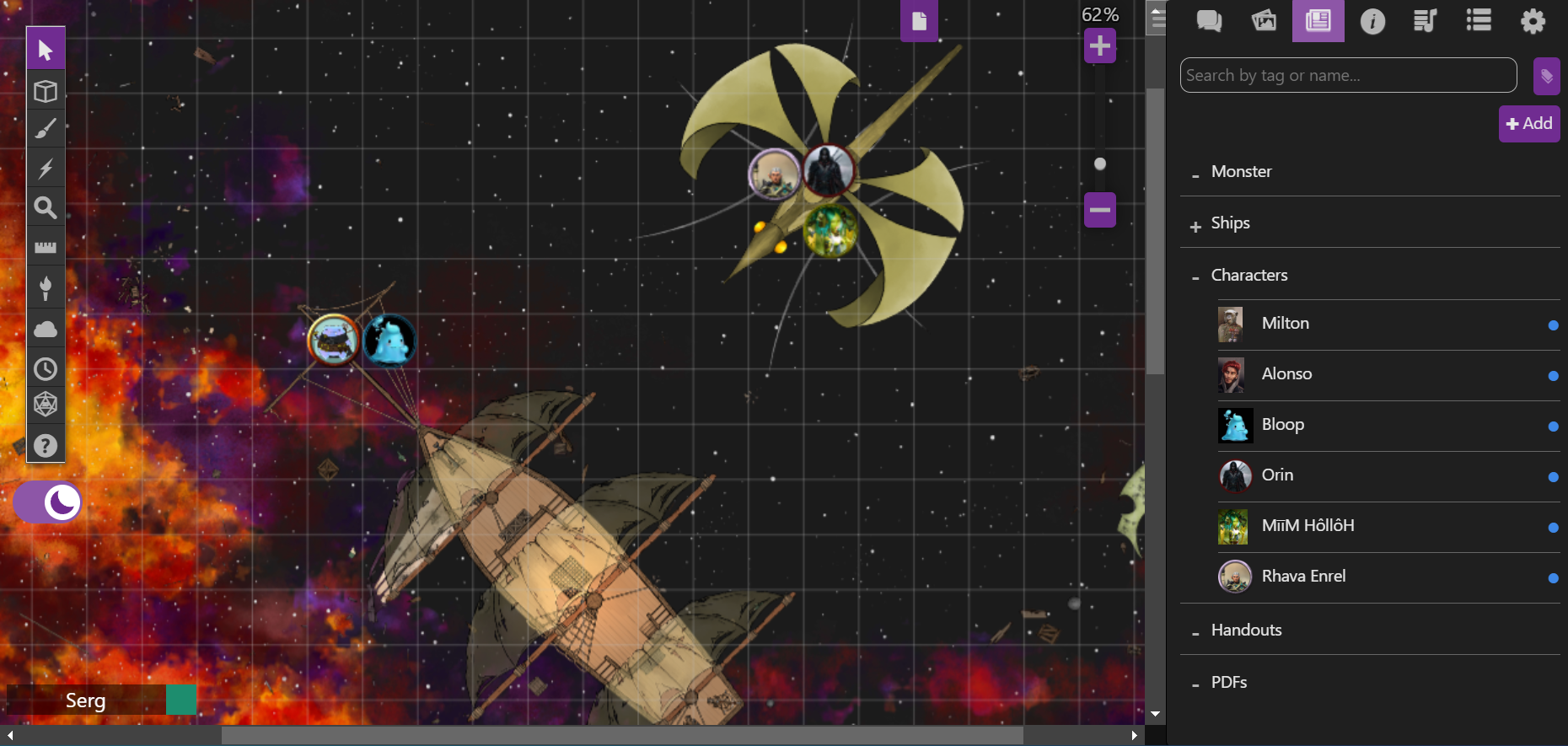The height and width of the screenshot is (746, 1568).
Task: Activate the ruler measurement tool
Action: click(x=46, y=246)
